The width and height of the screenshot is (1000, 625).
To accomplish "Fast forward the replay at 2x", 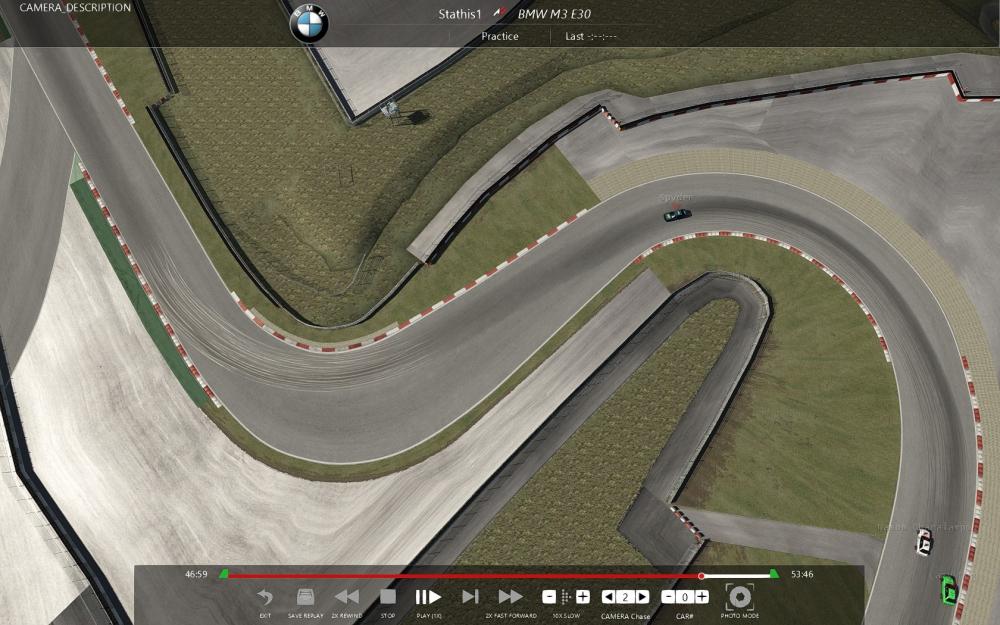I will [x=510, y=598].
